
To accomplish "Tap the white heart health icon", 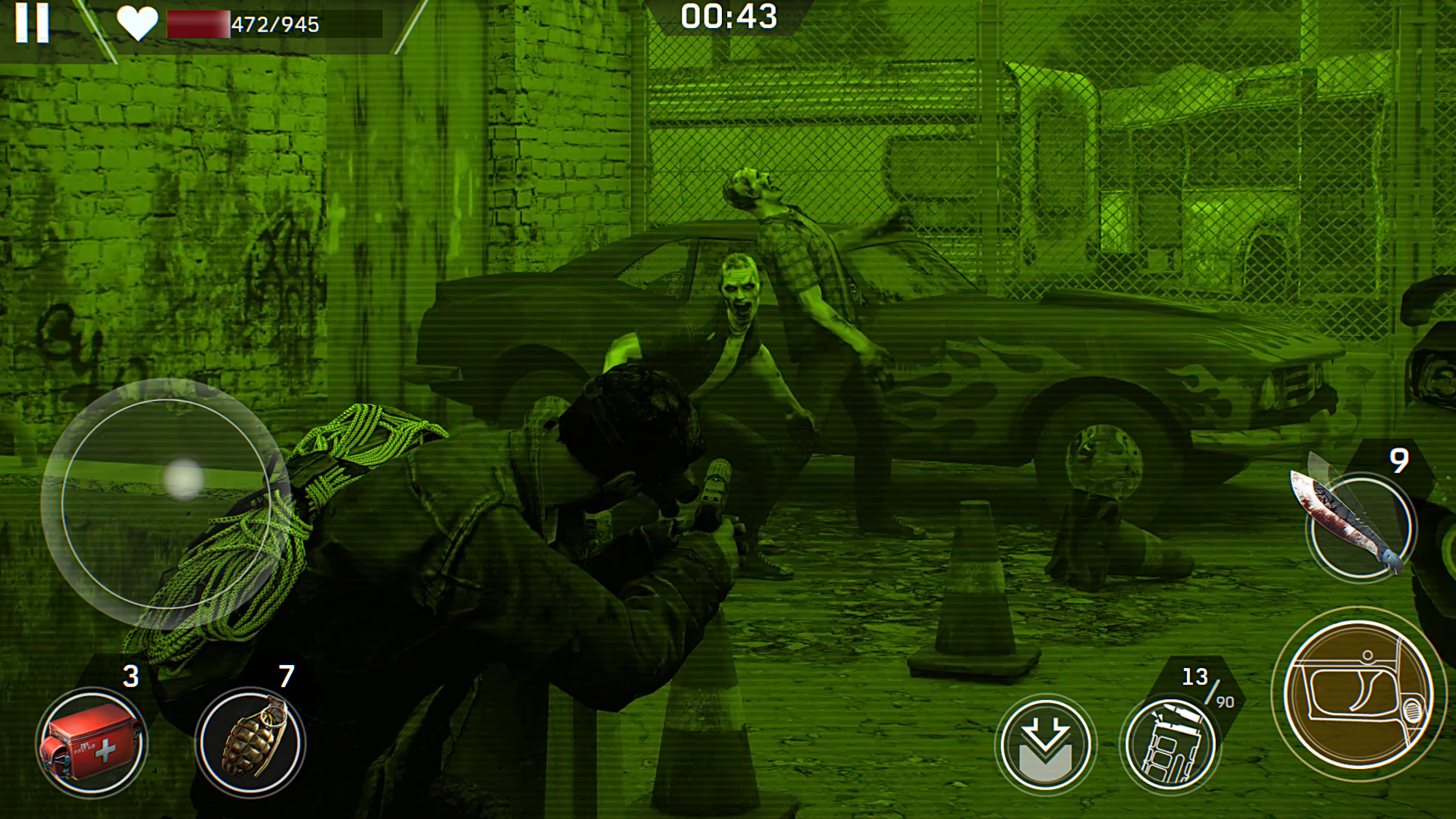I will tap(136, 23).
